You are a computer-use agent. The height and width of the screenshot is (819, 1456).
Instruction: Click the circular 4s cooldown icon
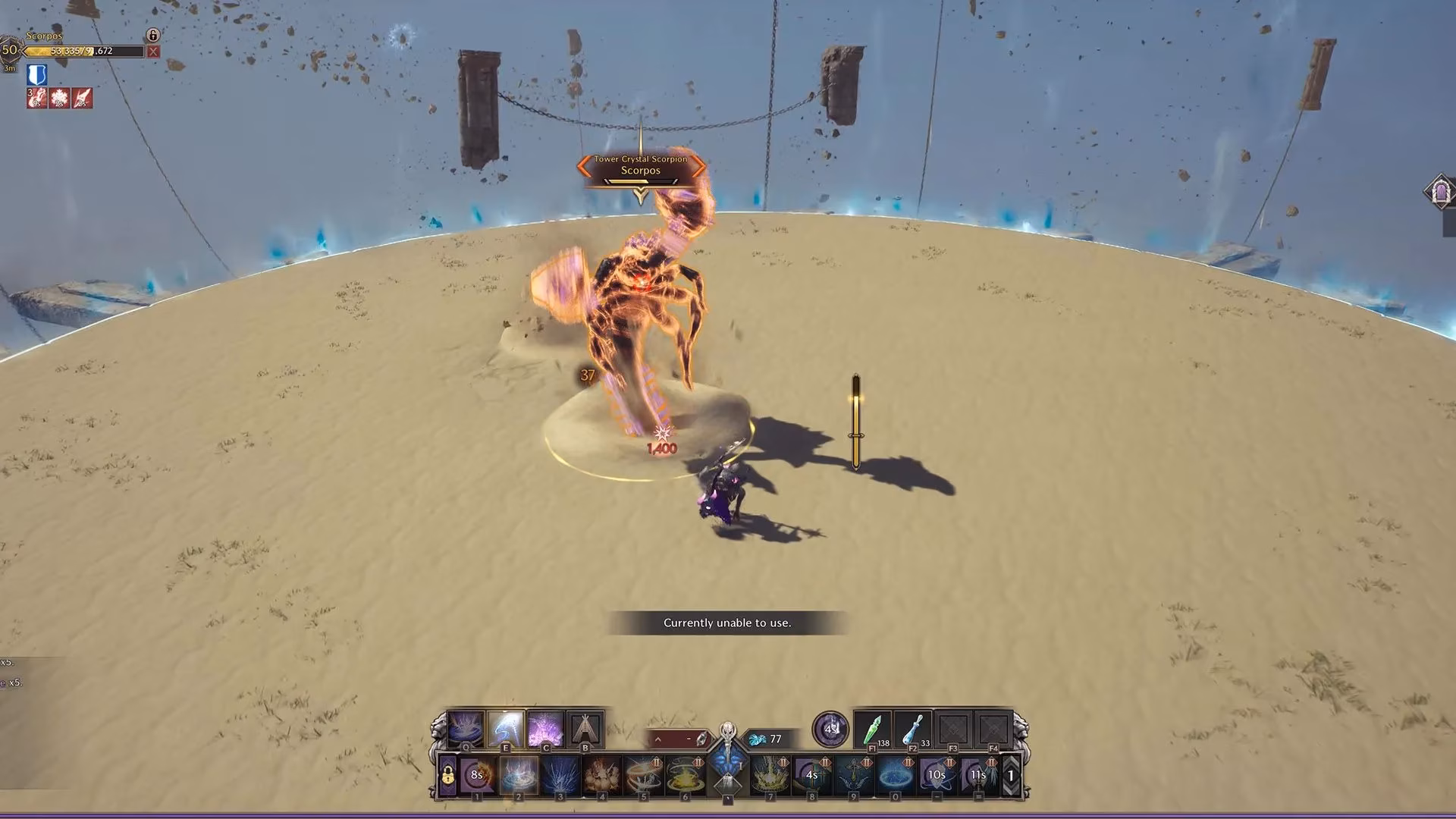[830, 730]
